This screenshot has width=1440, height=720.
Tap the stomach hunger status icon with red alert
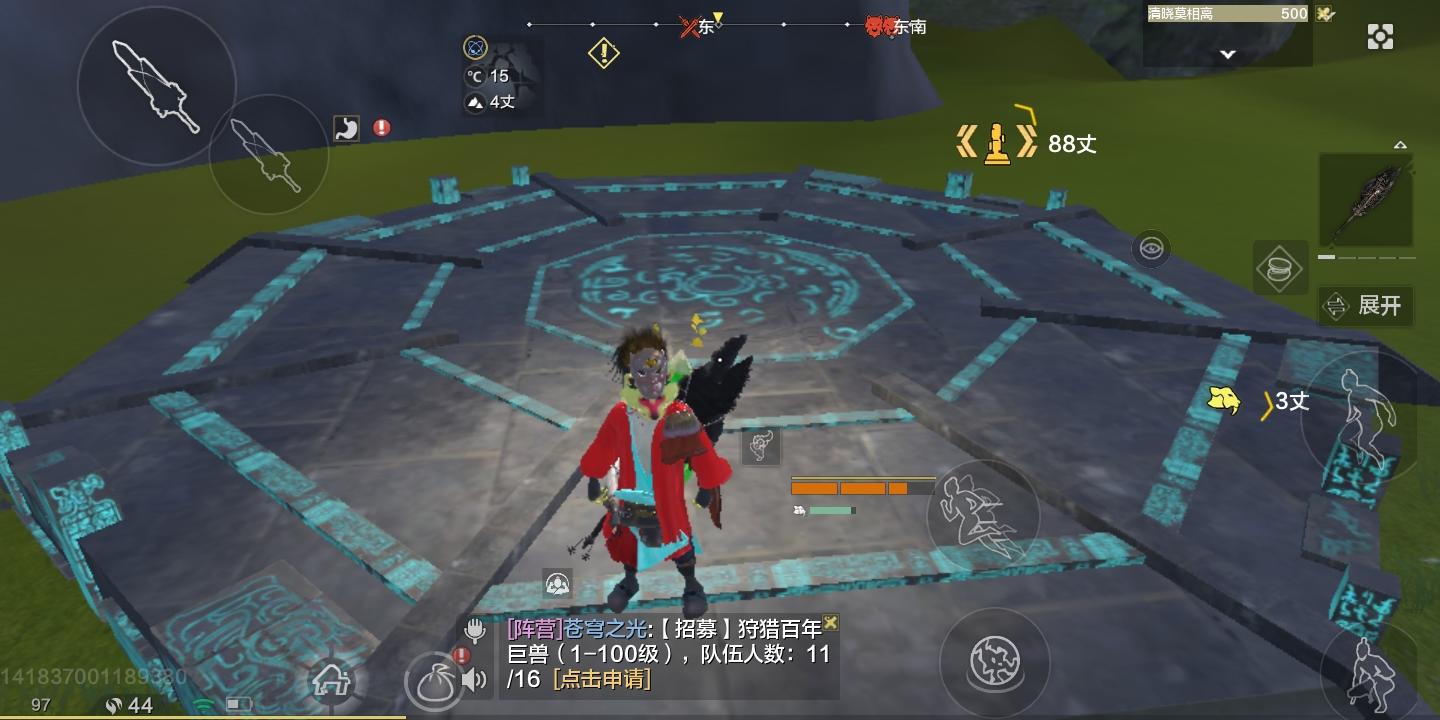(x=346, y=128)
